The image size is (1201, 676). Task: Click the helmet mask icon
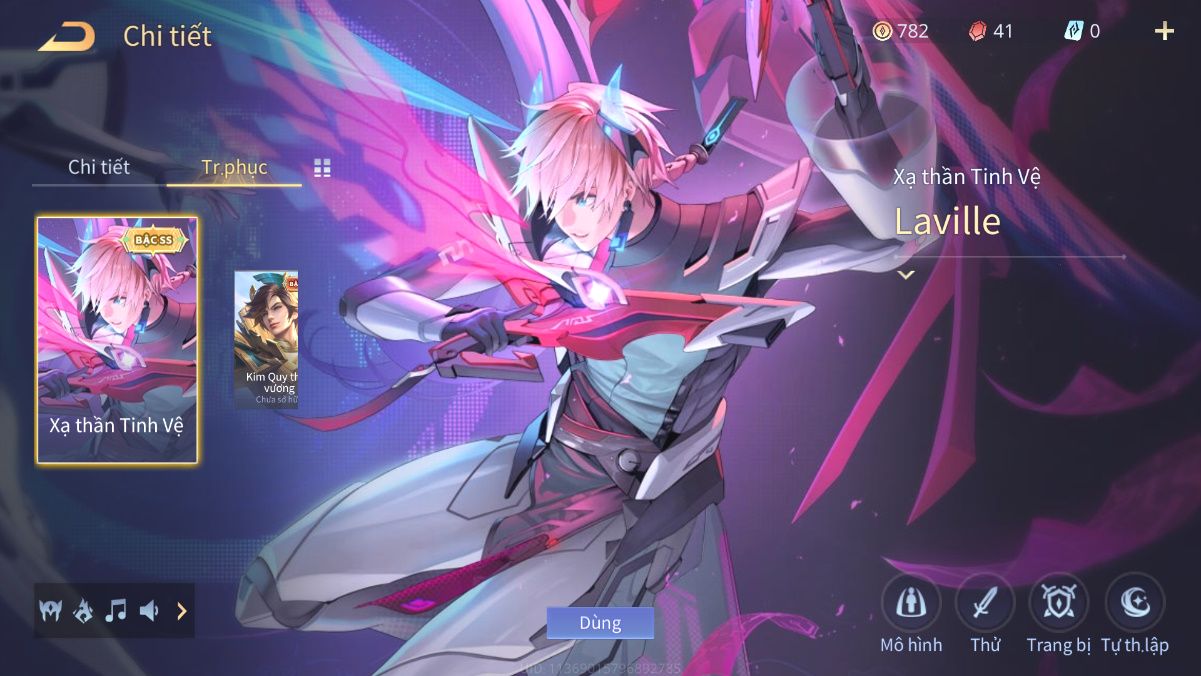50,610
